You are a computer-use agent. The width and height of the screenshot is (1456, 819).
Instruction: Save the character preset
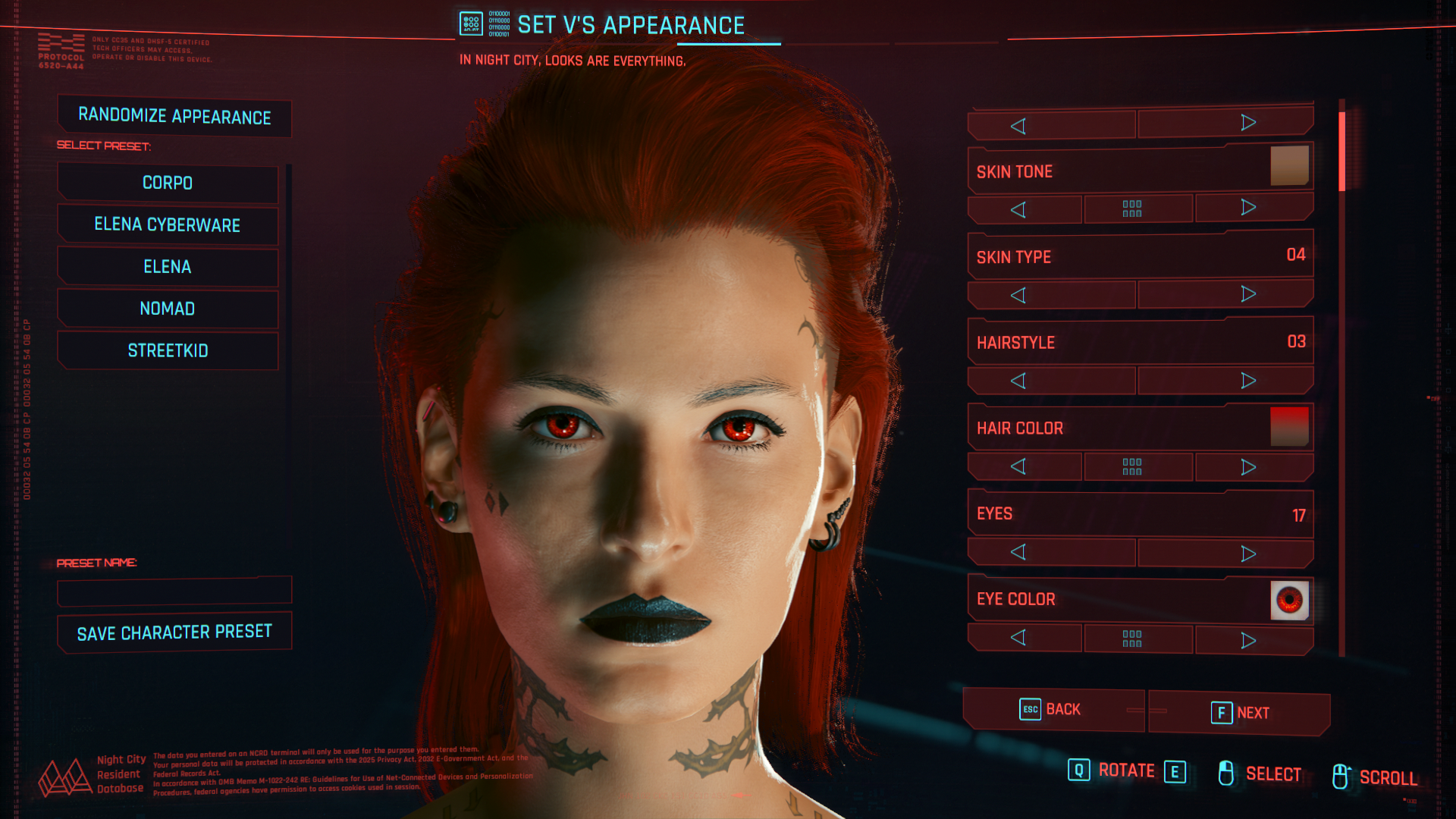pyautogui.click(x=174, y=632)
